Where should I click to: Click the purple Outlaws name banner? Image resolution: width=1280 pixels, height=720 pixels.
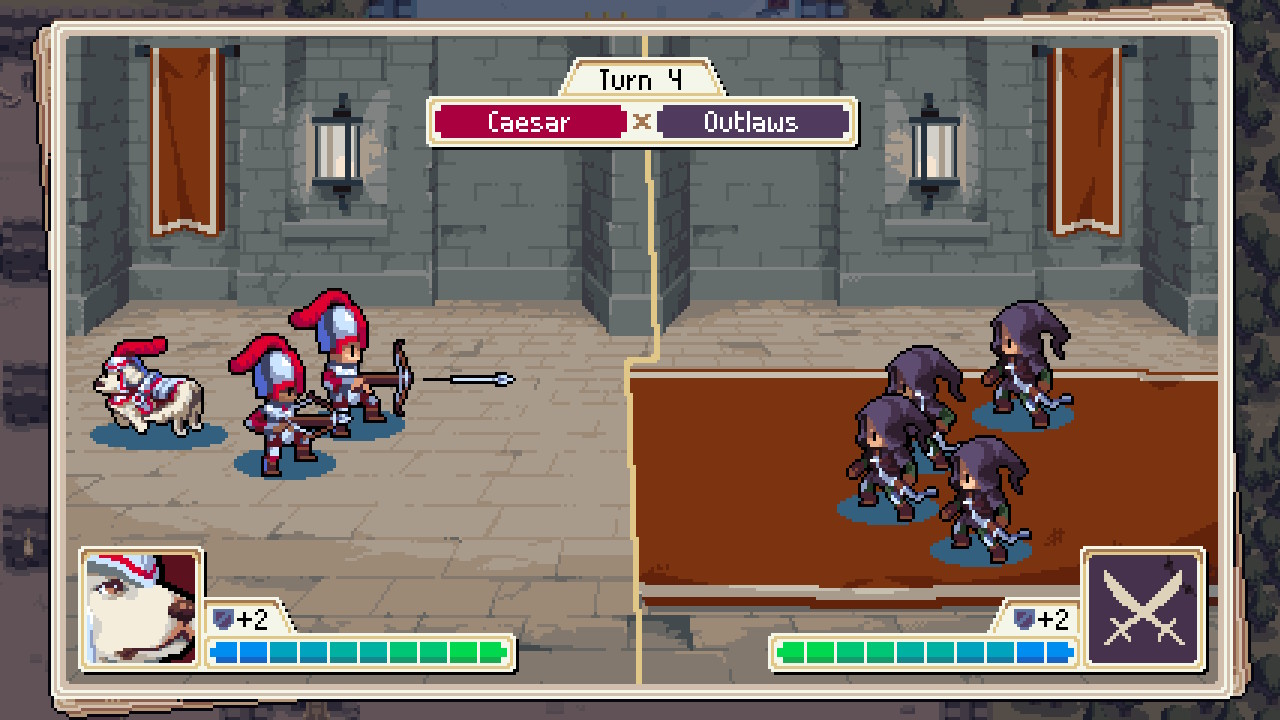752,122
